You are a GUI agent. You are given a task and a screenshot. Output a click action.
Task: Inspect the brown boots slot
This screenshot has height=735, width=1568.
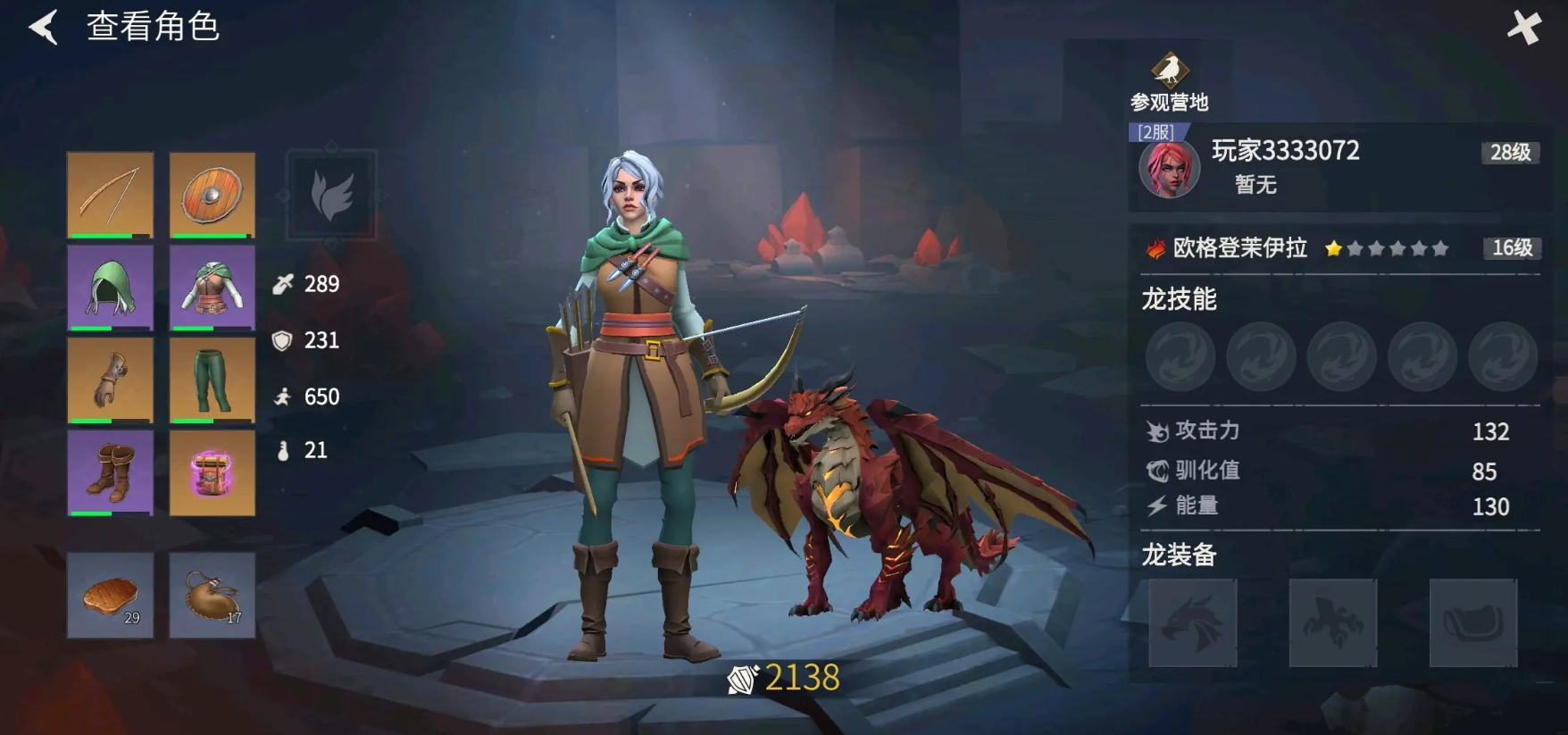110,472
